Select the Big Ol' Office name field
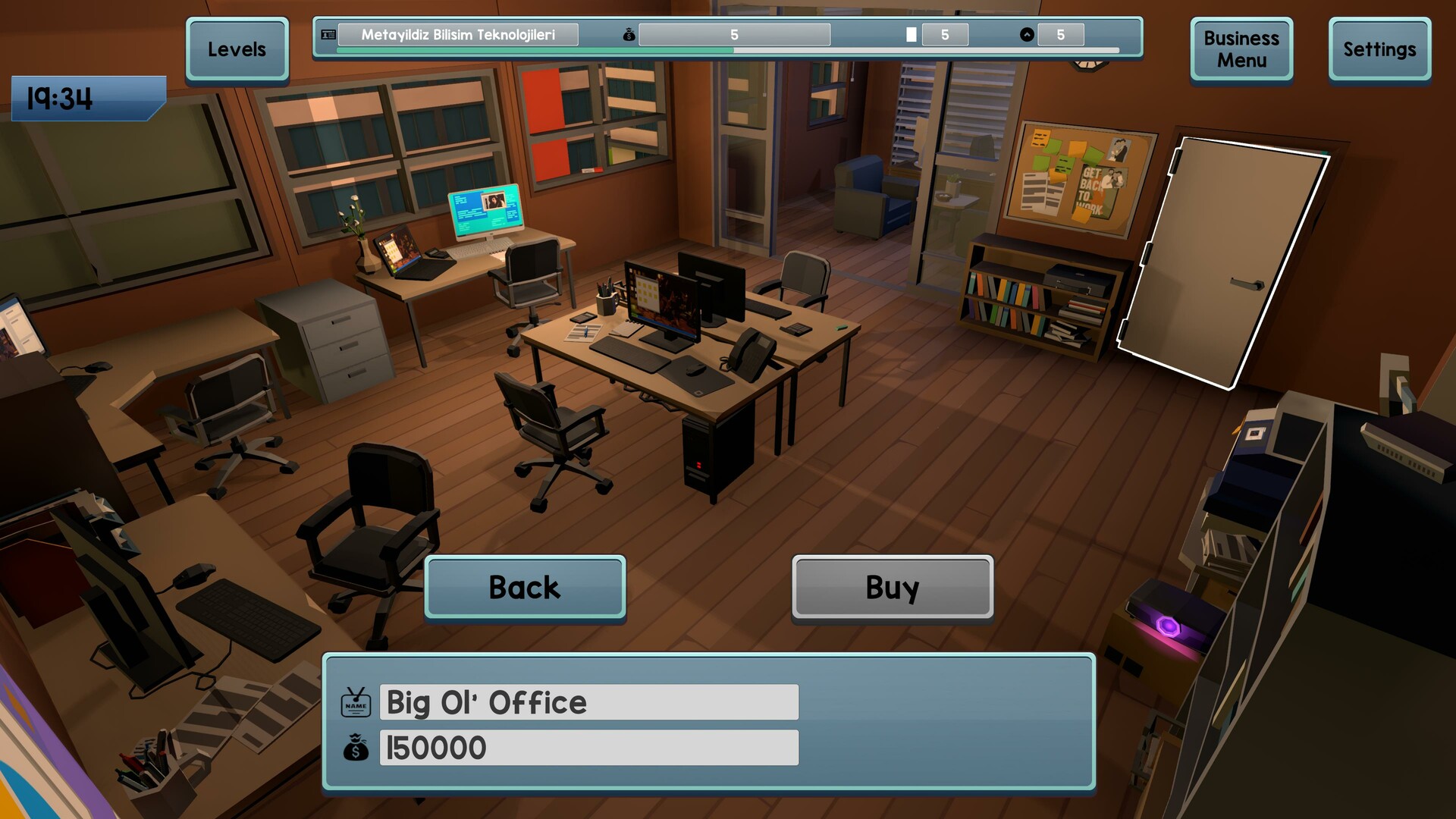The width and height of the screenshot is (1456, 819). click(x=588, y=702)
